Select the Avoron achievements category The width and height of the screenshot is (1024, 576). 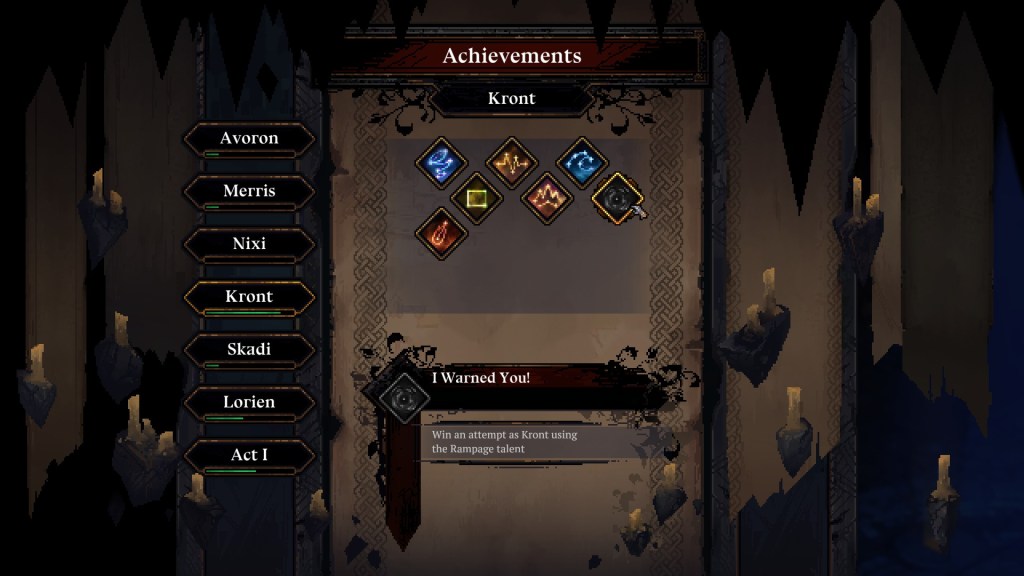(249, 138)
